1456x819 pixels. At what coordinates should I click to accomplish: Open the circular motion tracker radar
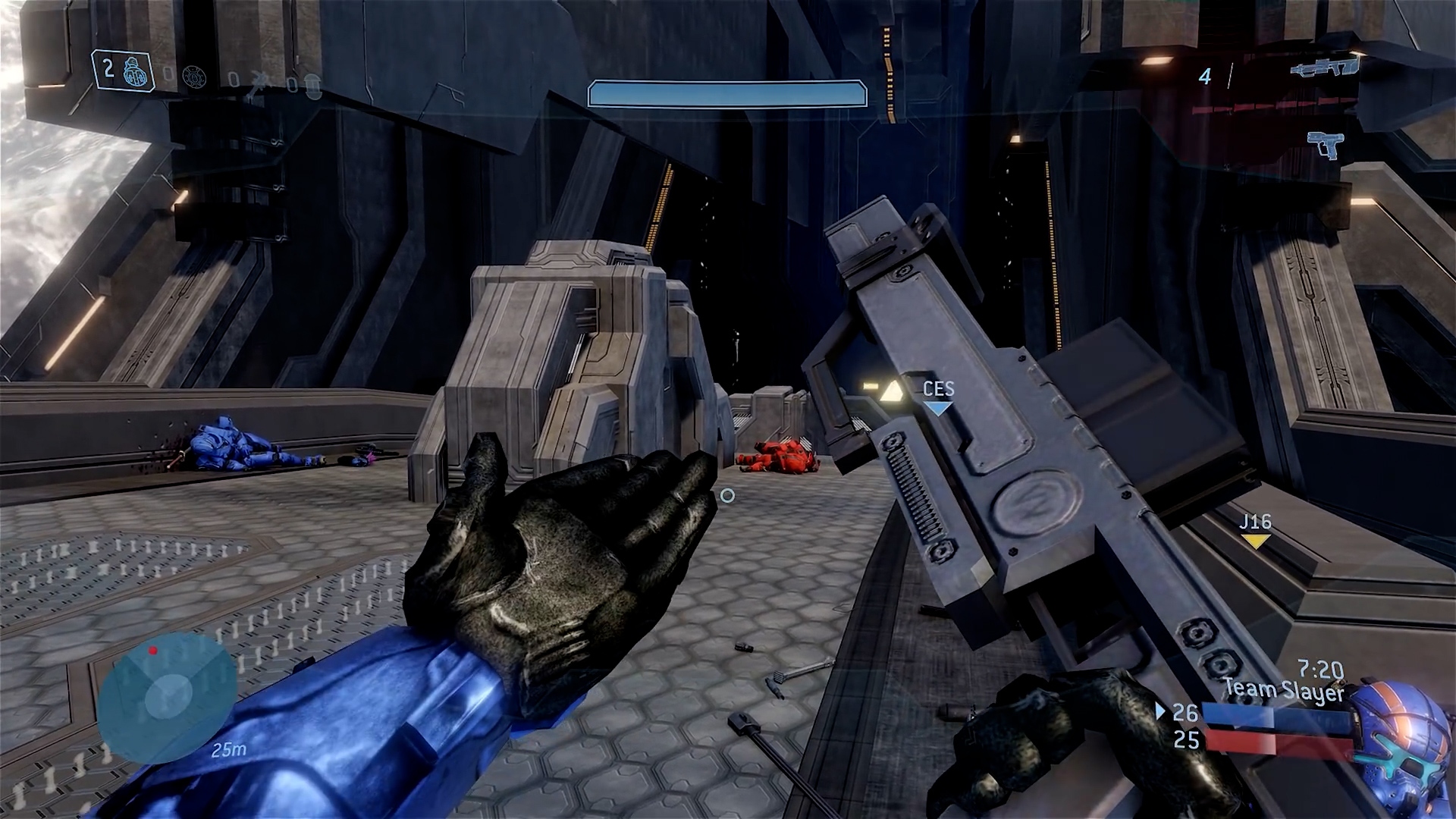click(x=165, y=695)
